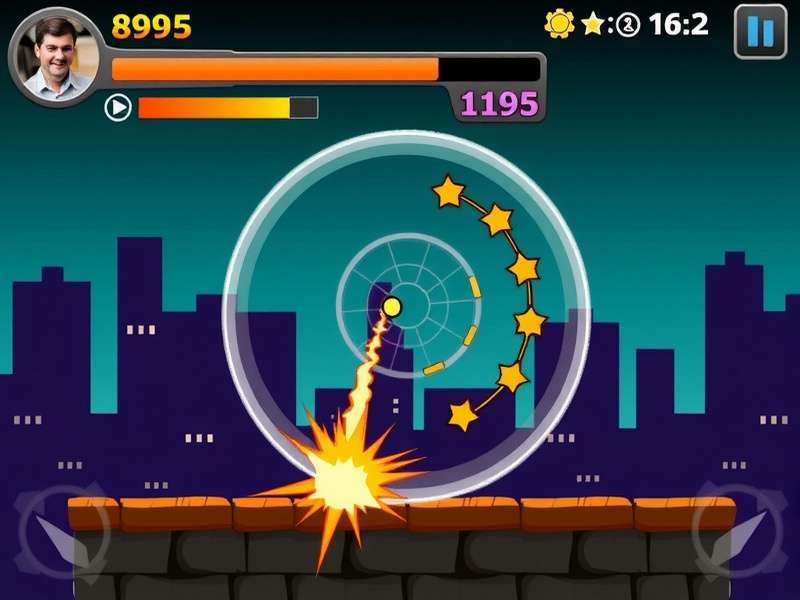The width and height of the screenshot is (800, 600).
Task: Click the yellow sun icon in HUD
Action: coord(559,23)
